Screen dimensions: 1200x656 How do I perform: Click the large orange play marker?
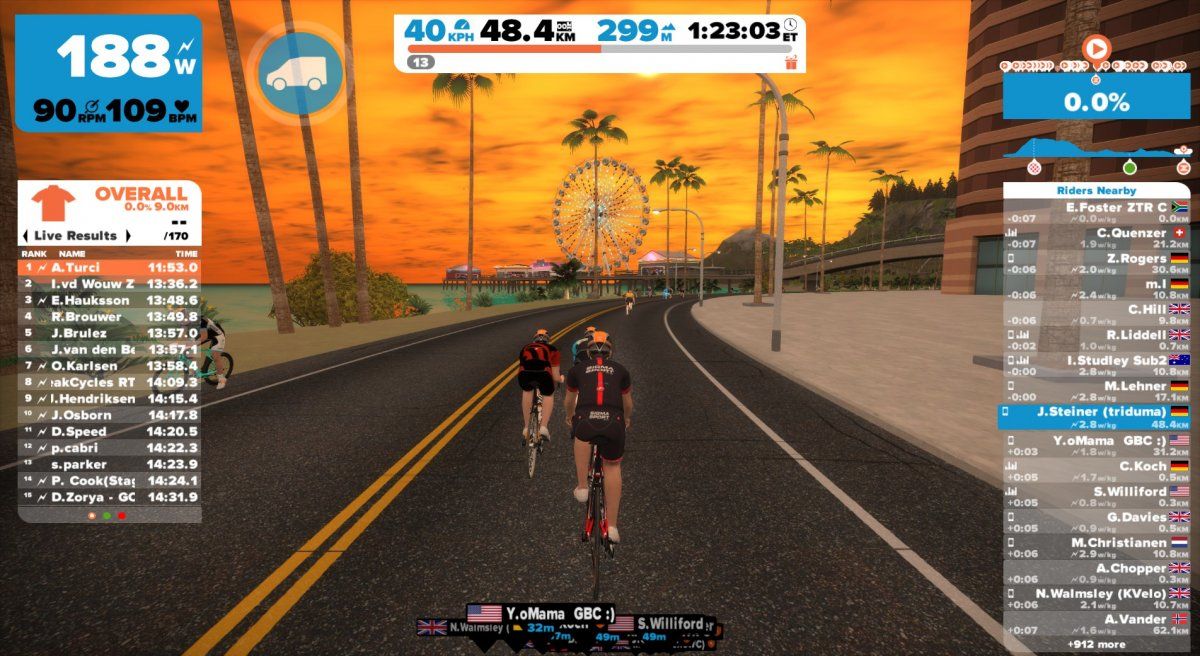[1097, 47]
